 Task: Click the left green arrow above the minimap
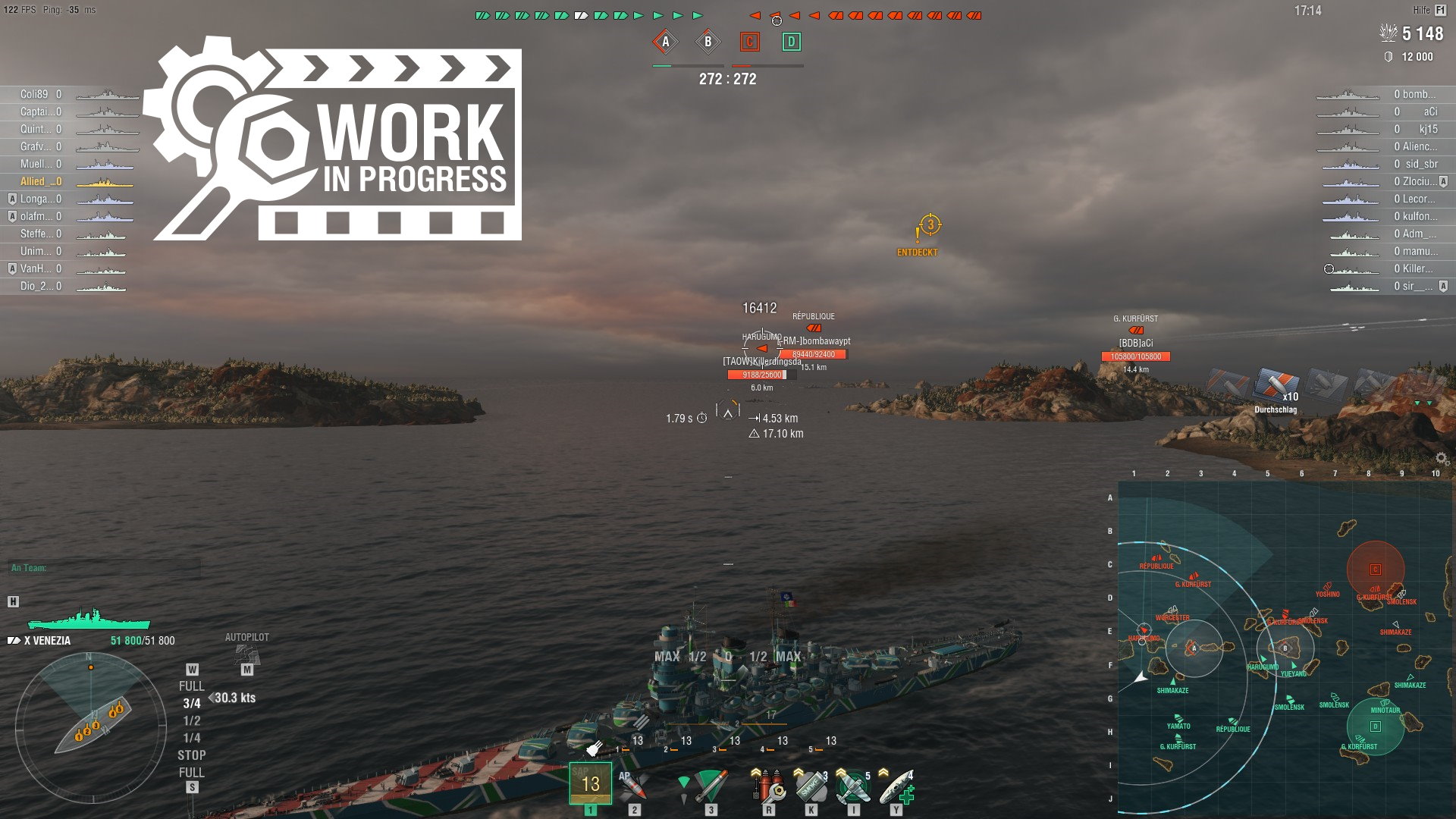pyautogui.click(x=1417, y=403)
